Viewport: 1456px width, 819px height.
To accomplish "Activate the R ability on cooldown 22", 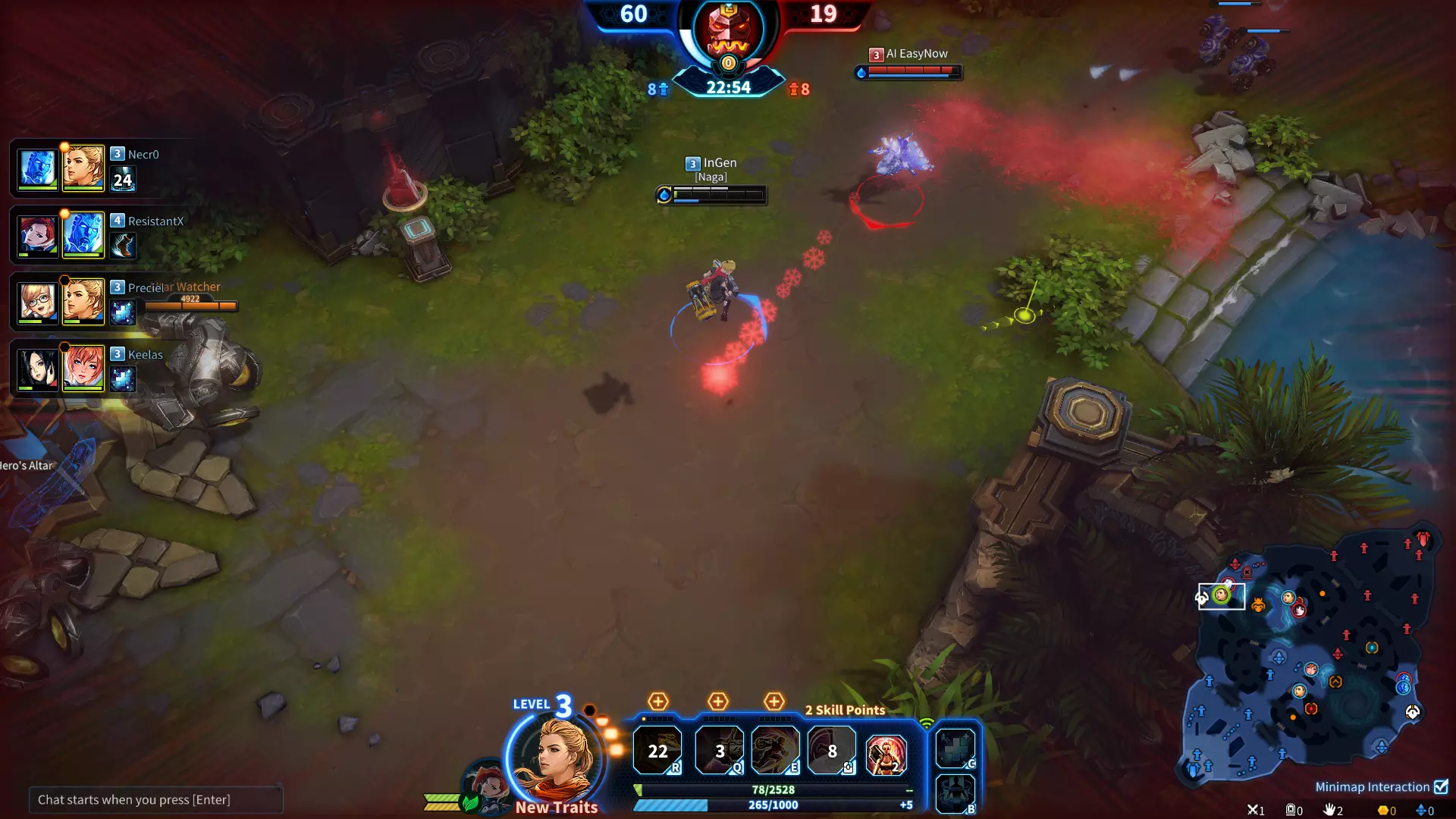I will point(657,751).
